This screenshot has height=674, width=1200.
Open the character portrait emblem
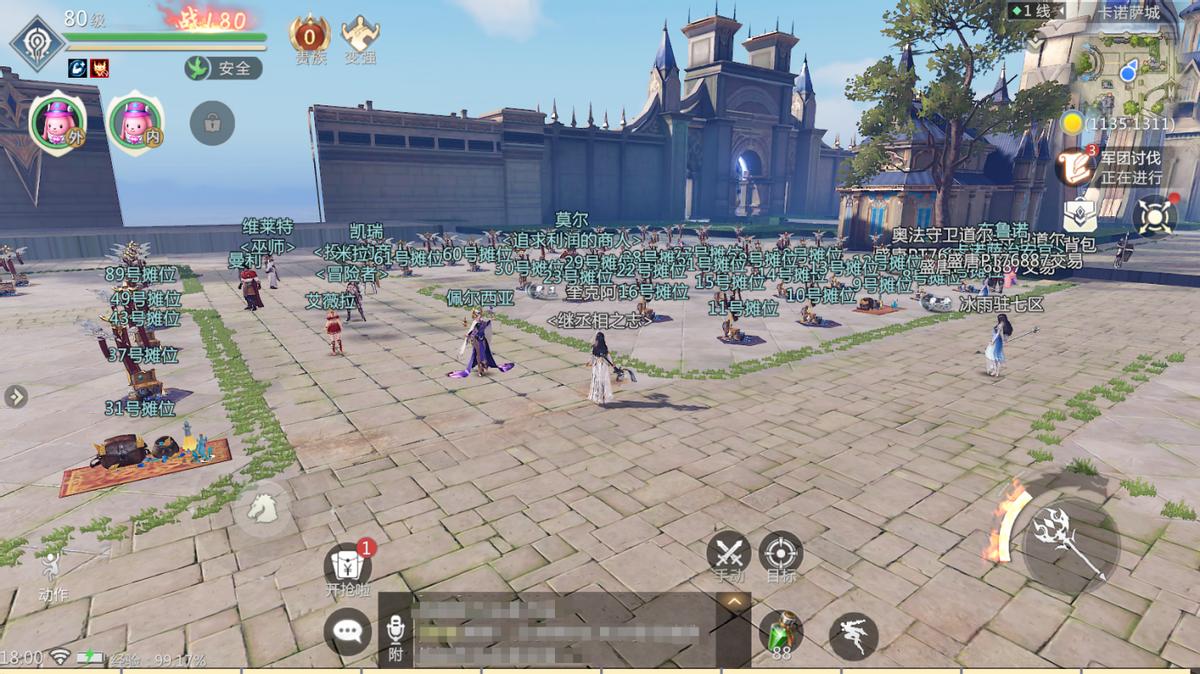(x=37, y=43)
